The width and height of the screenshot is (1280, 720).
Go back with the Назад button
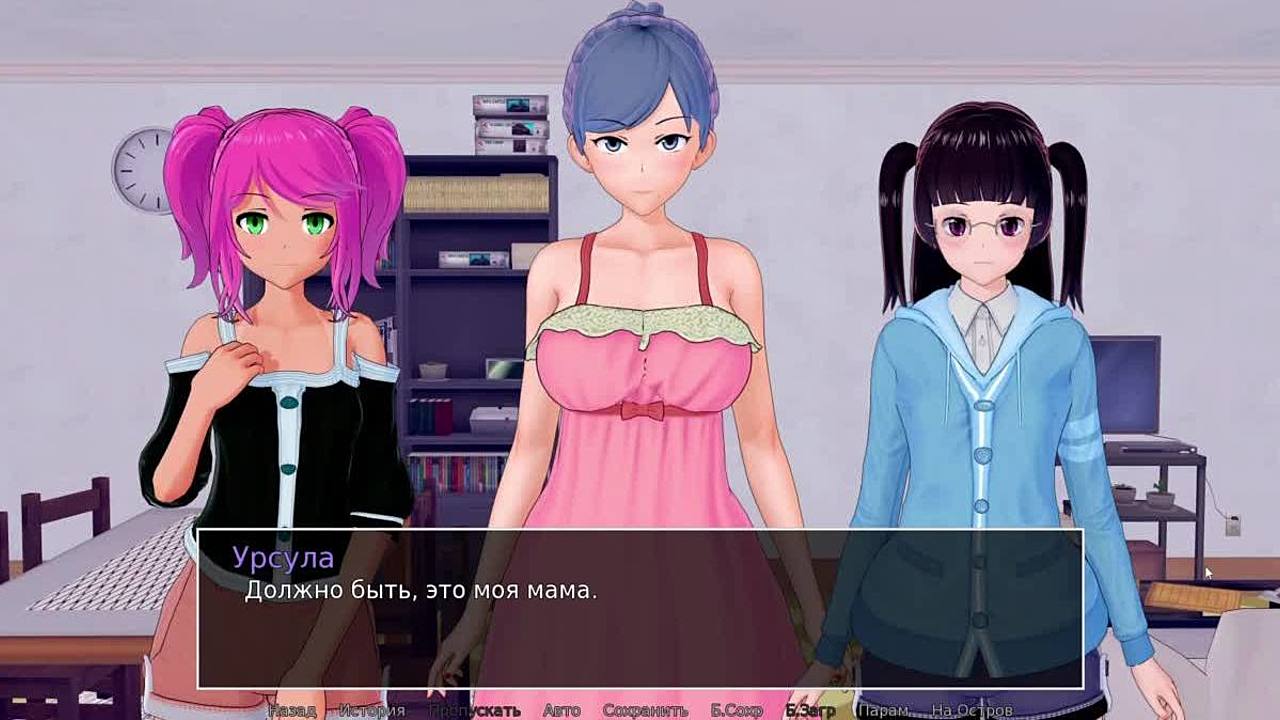point(292,711)
